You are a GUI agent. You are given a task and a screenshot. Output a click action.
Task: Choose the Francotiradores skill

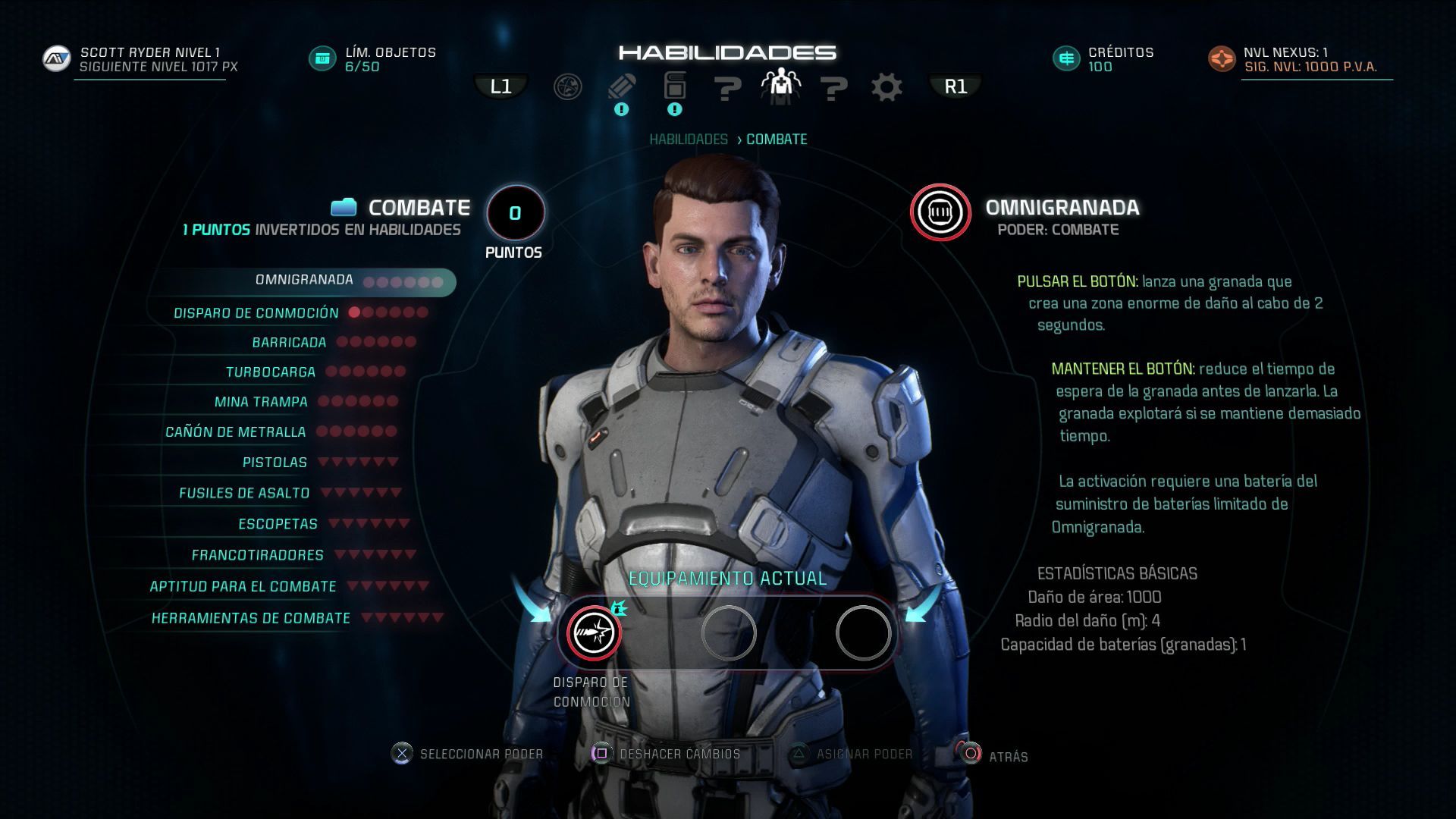coord(257,555)
